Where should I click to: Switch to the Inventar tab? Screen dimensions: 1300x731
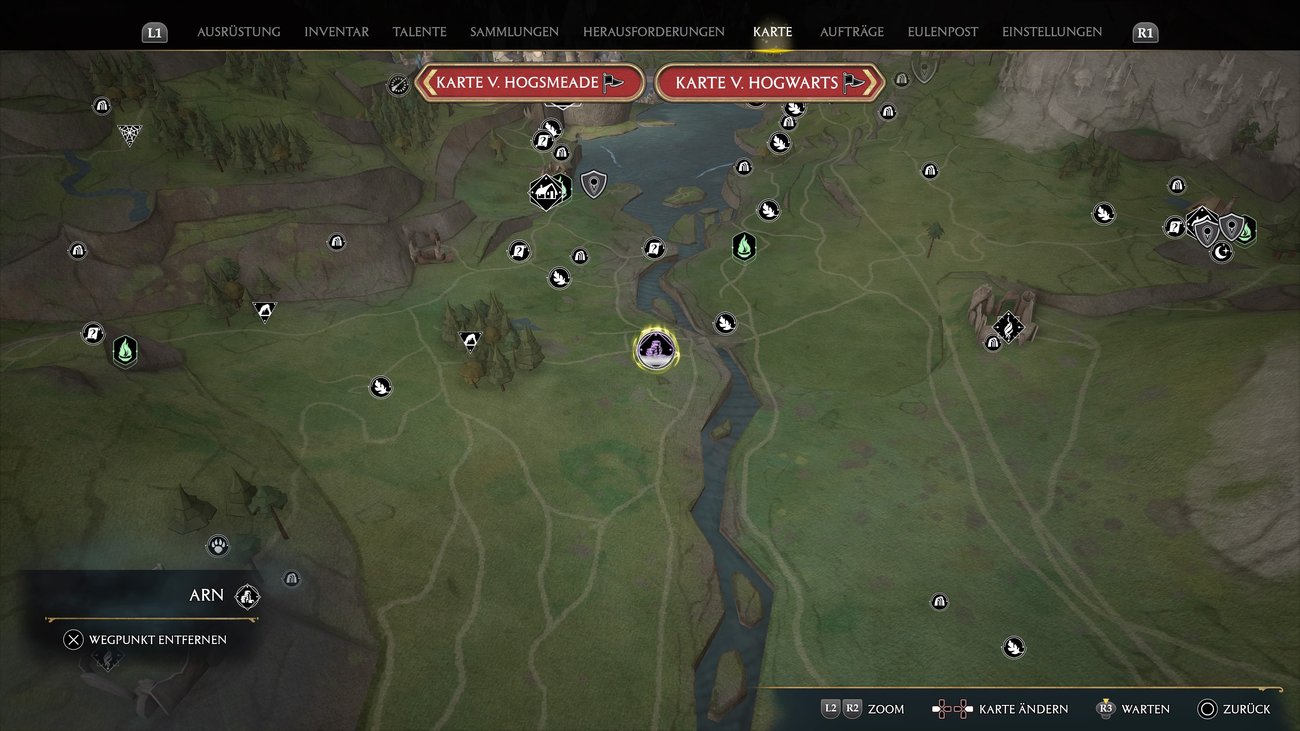coord(336,32)
